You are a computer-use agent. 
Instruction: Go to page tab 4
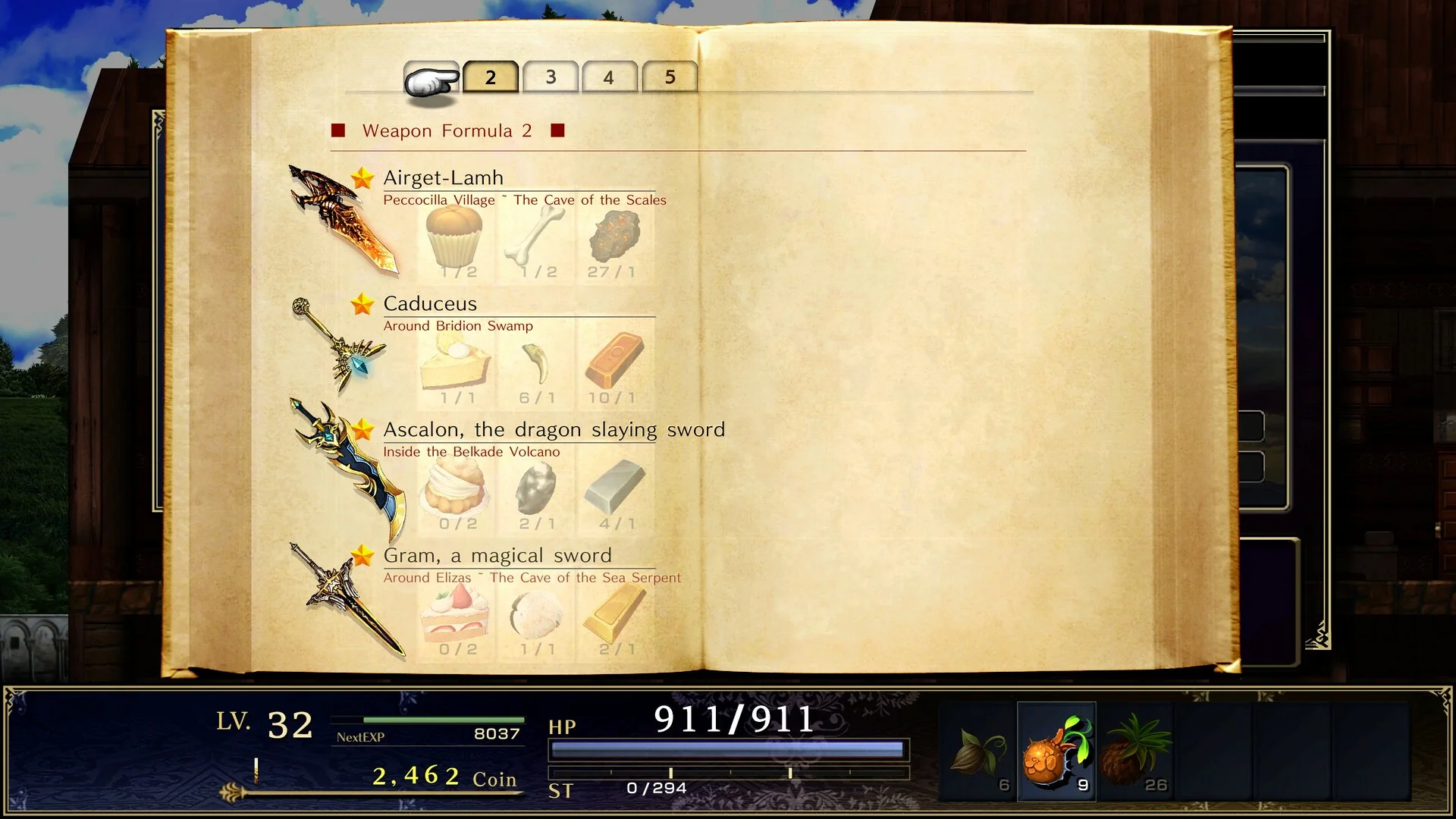[609, 77]
